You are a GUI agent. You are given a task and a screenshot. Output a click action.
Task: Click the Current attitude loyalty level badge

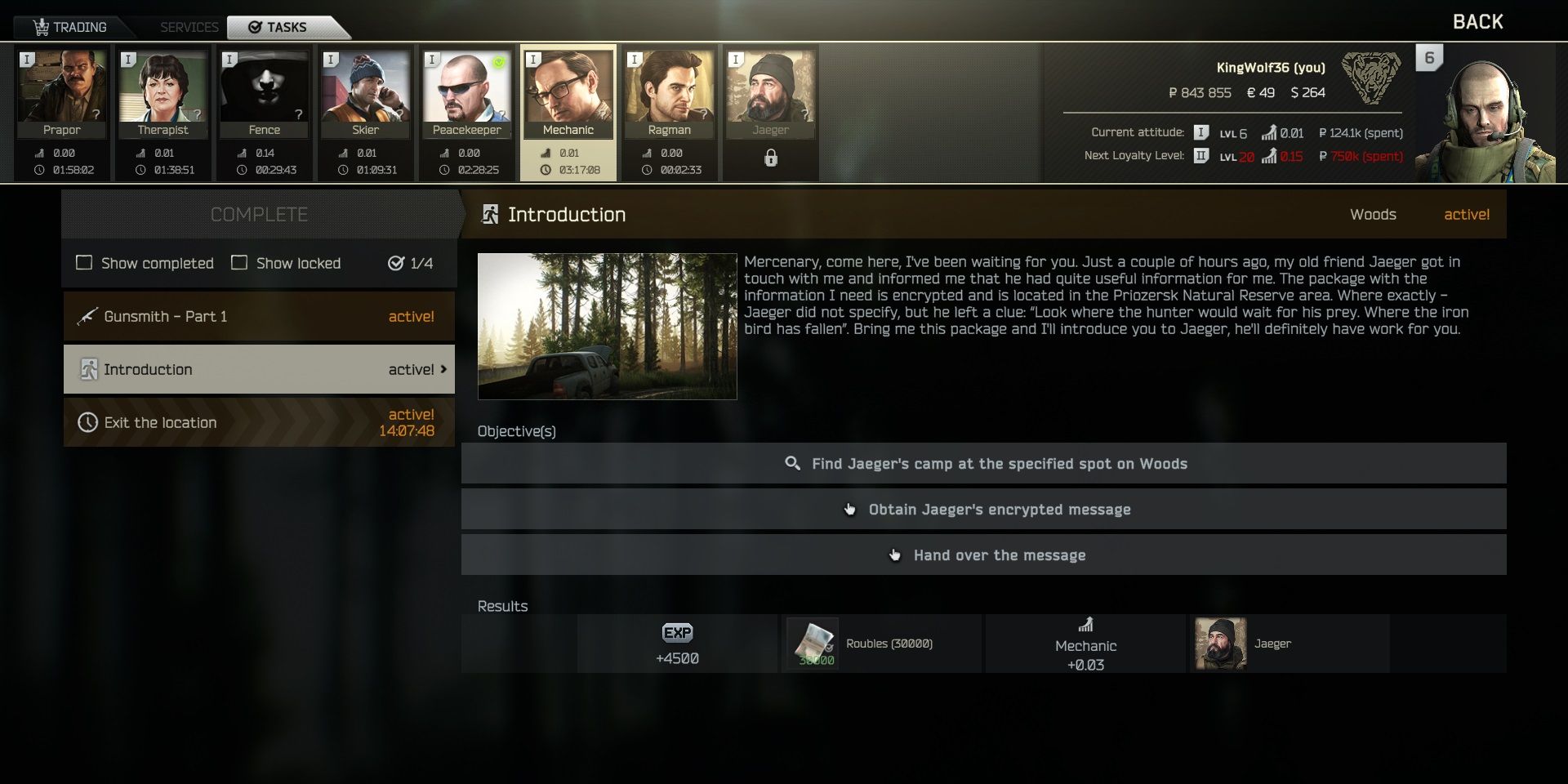[1200, 131]
